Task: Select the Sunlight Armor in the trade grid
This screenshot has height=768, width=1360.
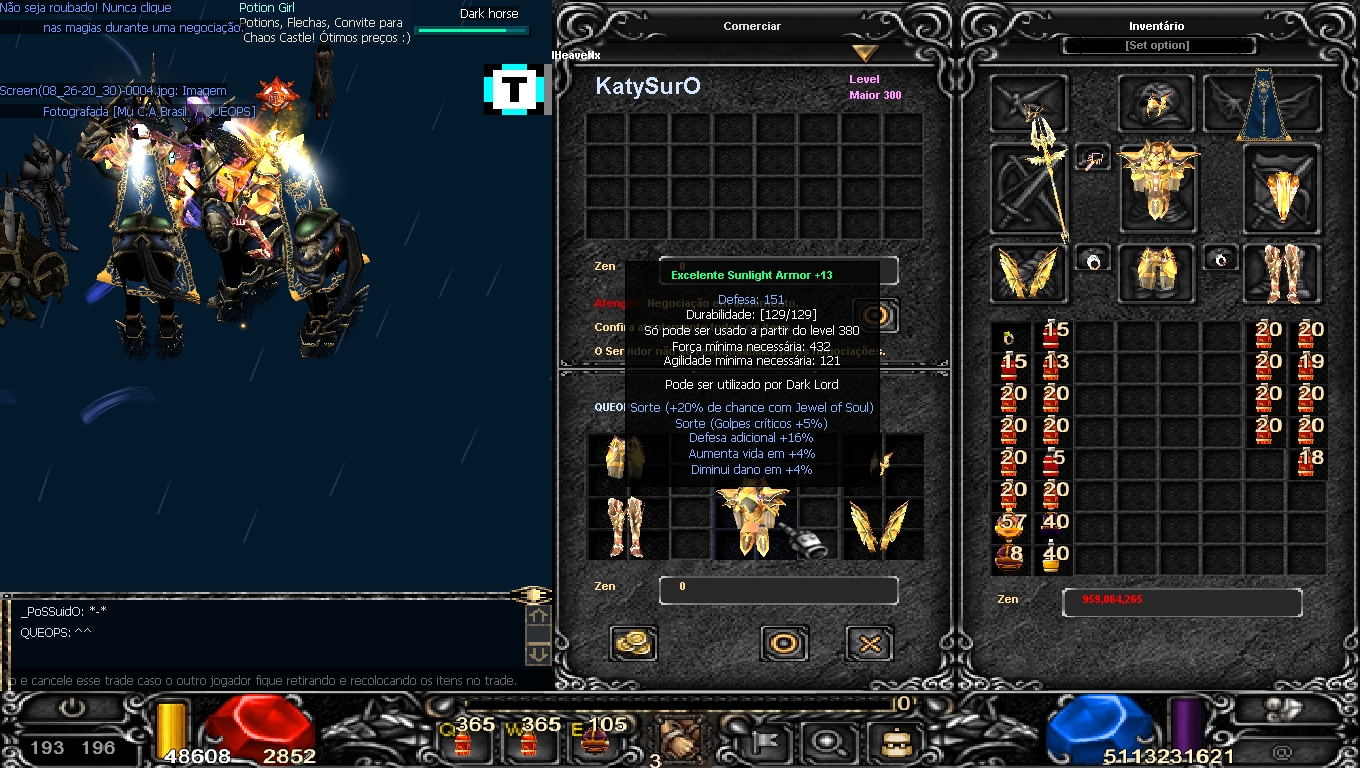Action: [x=753, y=520]
